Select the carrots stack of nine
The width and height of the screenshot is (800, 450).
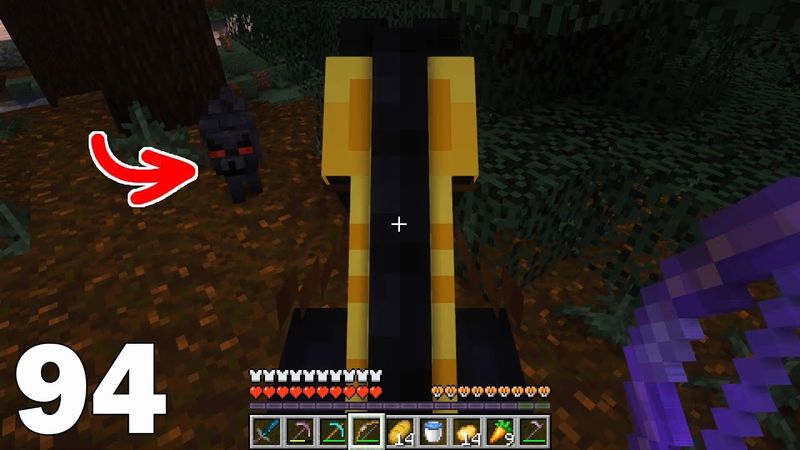[x=501, y=431]
